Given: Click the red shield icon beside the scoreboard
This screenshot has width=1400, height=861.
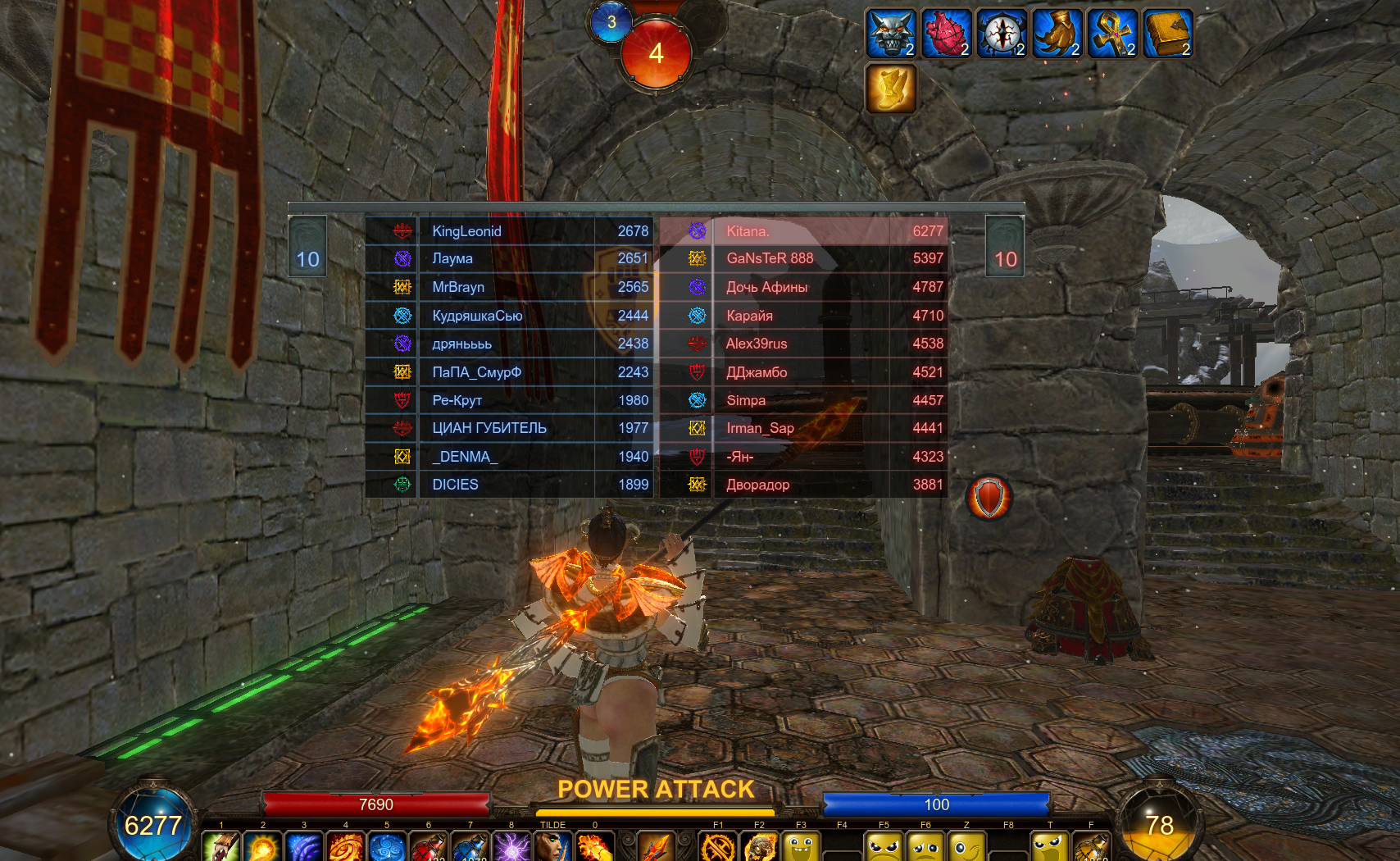Looking at the screenshot, I should [x=989, y=498].
